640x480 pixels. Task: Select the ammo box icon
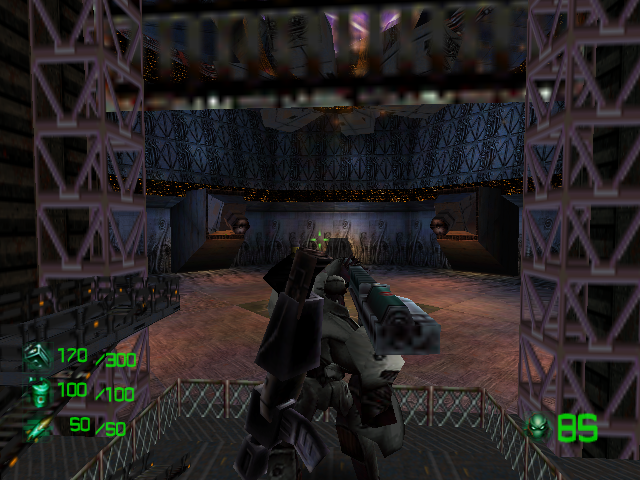pos(37,355)
